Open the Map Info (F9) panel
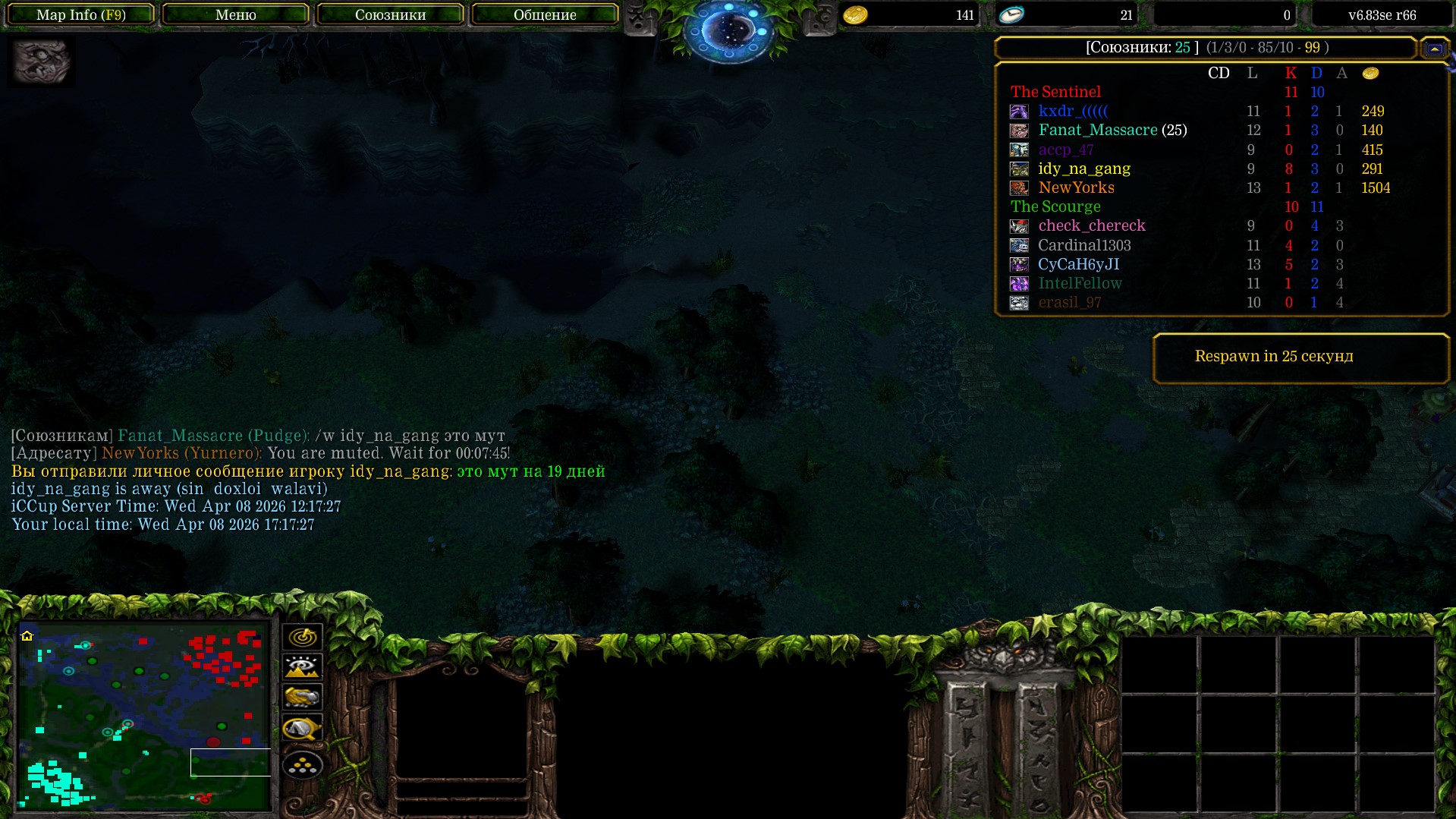Viewport: 1456px width, 819px height. coord(81,14)
